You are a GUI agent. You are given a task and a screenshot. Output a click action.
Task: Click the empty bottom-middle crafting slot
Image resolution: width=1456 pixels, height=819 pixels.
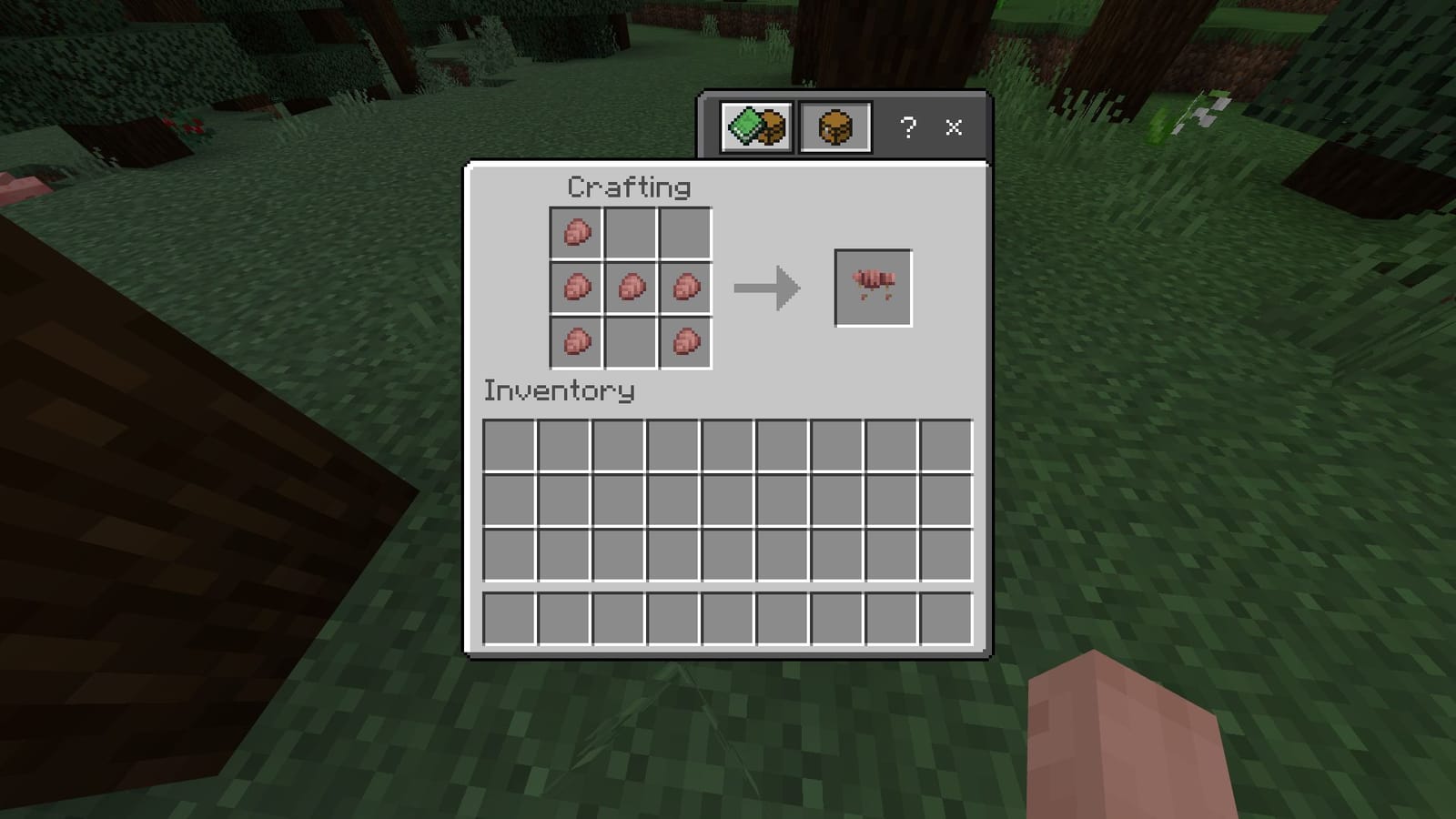(629, 342)
